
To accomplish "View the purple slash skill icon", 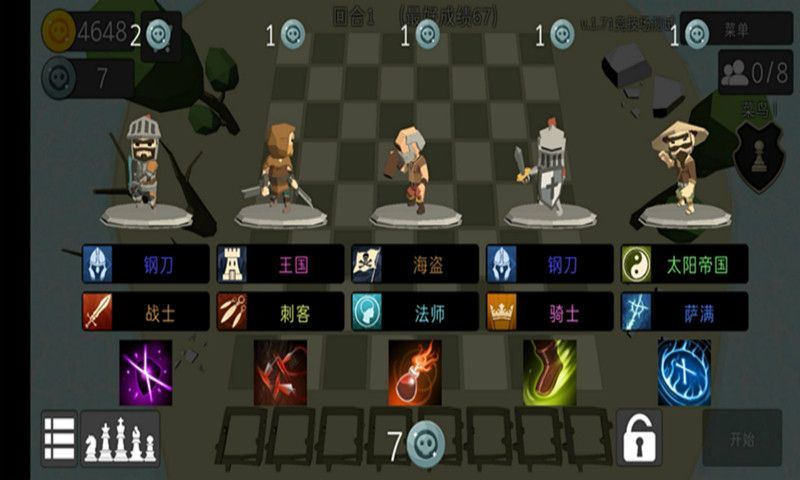I will pyautogui.click(x=146, y=372).
